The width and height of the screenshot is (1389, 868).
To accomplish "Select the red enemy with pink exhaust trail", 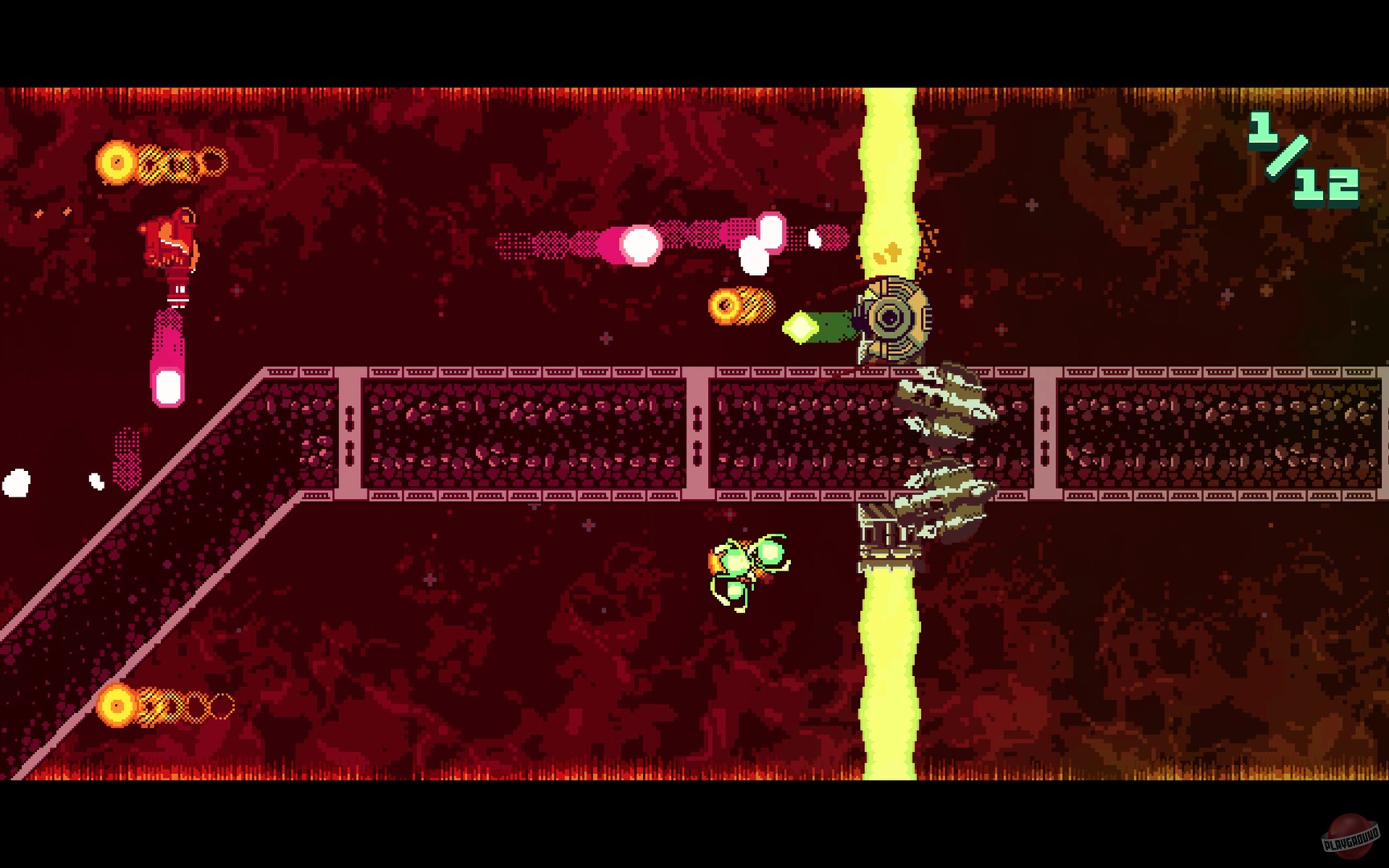I will point(171,241).
